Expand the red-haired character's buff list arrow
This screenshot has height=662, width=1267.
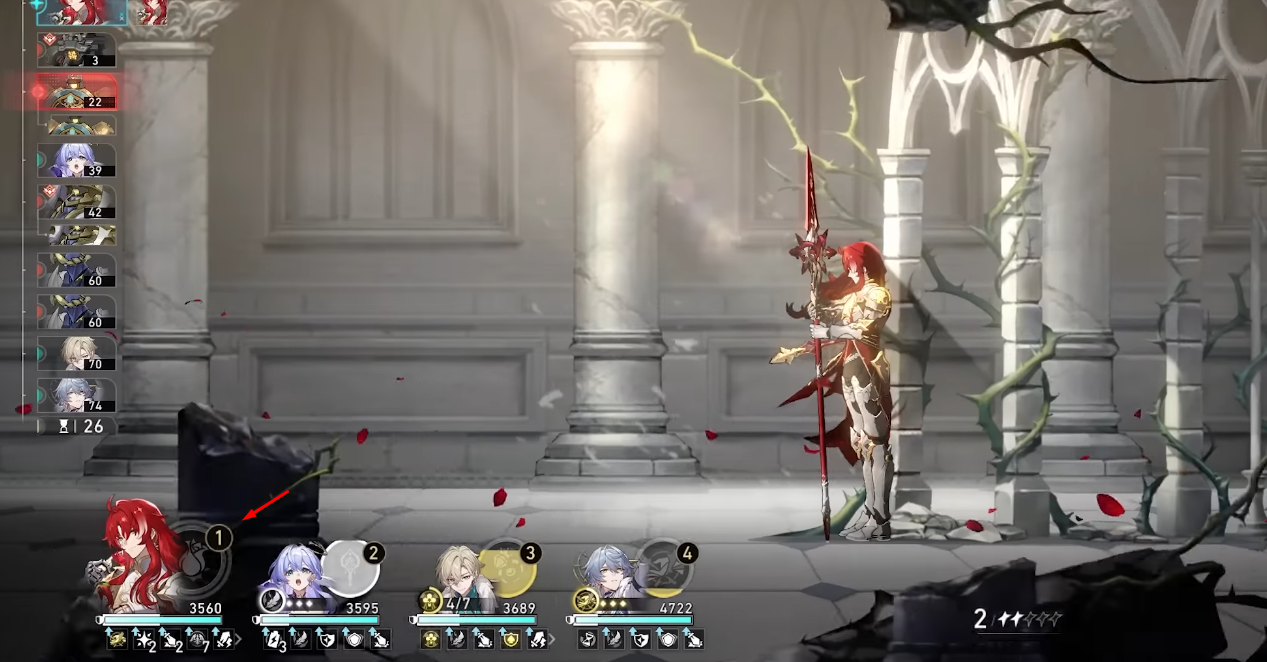pyautogui.click(x=238, y=639)
